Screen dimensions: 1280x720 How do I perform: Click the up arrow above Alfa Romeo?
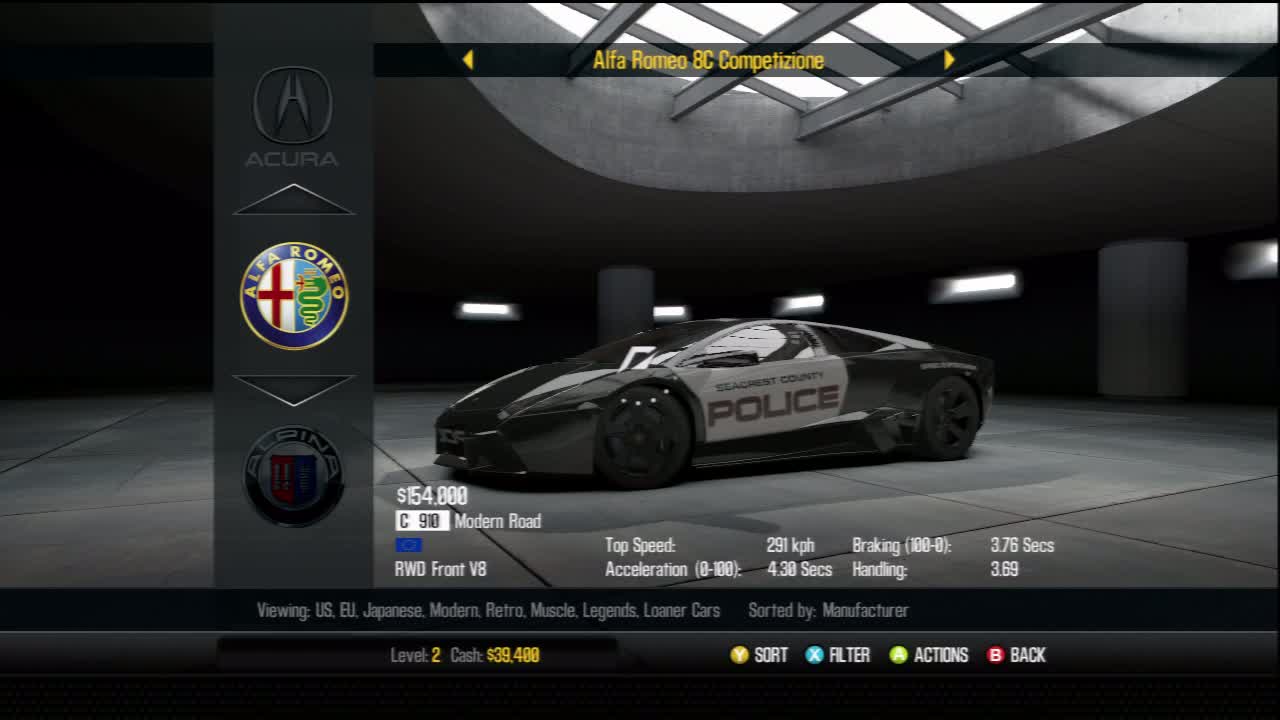click(x=294, y=200)
